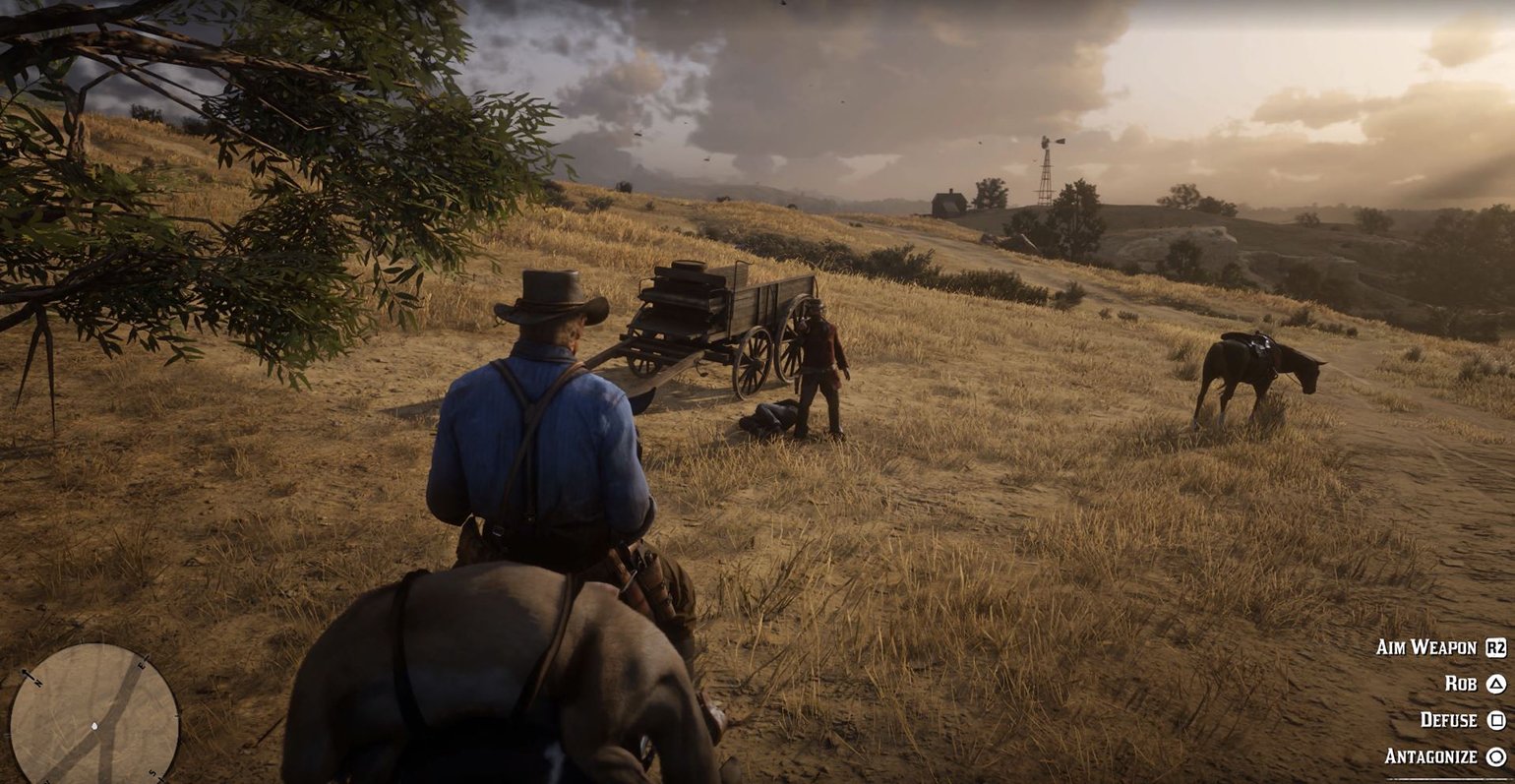Viewport: 1515px width, 784px height.
Task: Choose the Rob interaction option
Action: 1475,684
